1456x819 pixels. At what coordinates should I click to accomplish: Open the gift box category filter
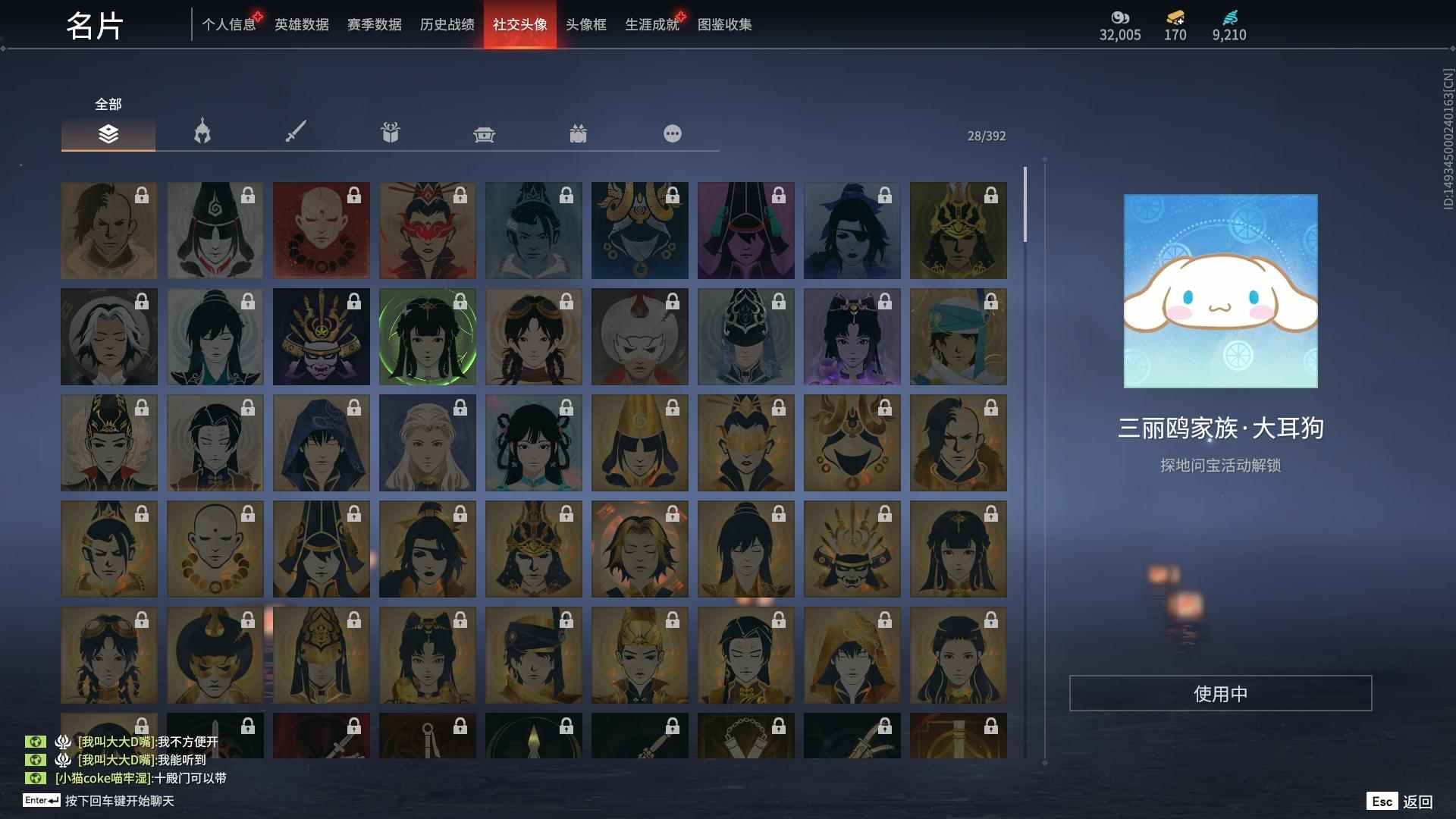pyautogui.click(x=390, y=133)
